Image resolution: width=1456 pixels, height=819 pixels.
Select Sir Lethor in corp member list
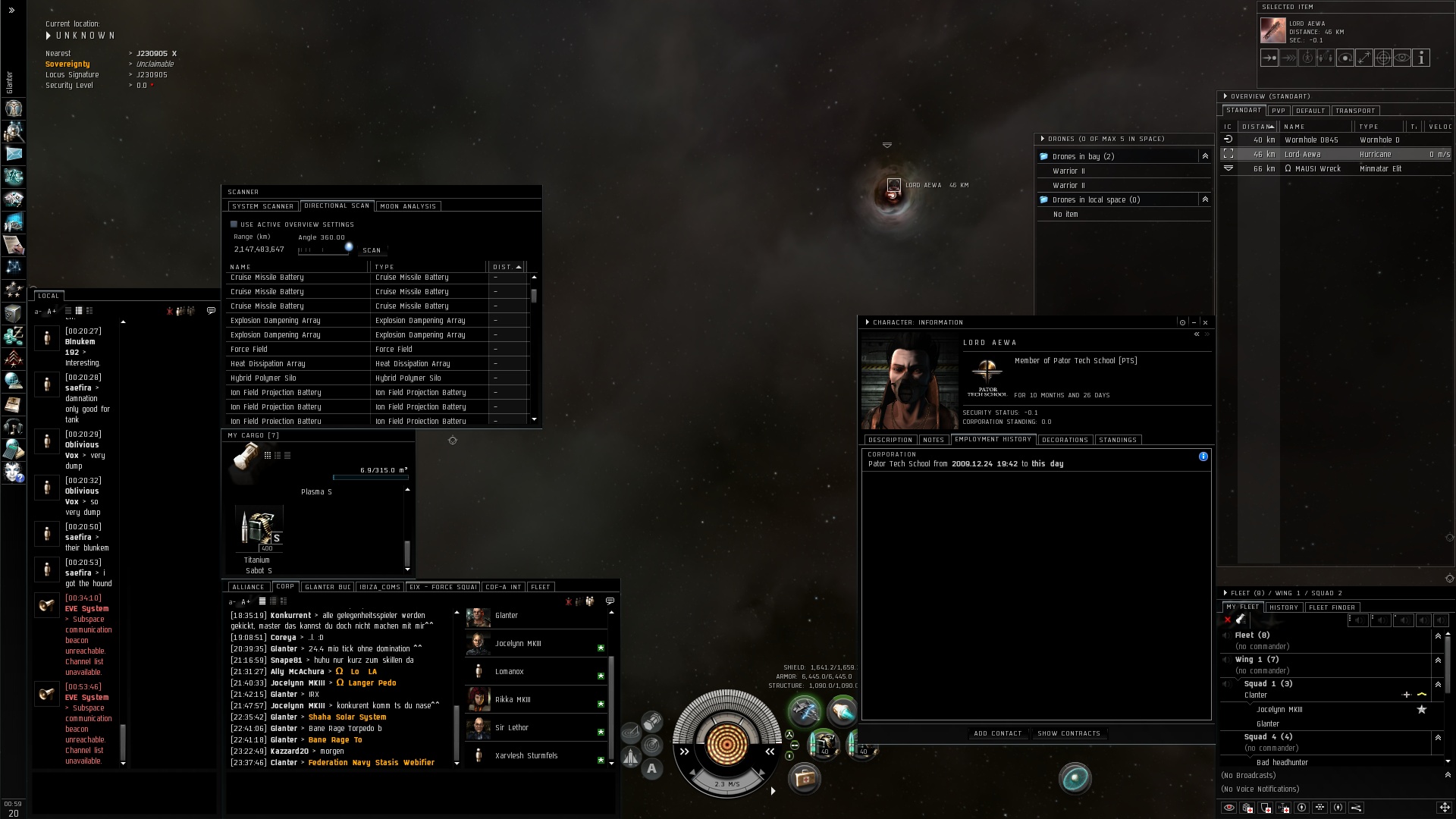tap(512, 728)
